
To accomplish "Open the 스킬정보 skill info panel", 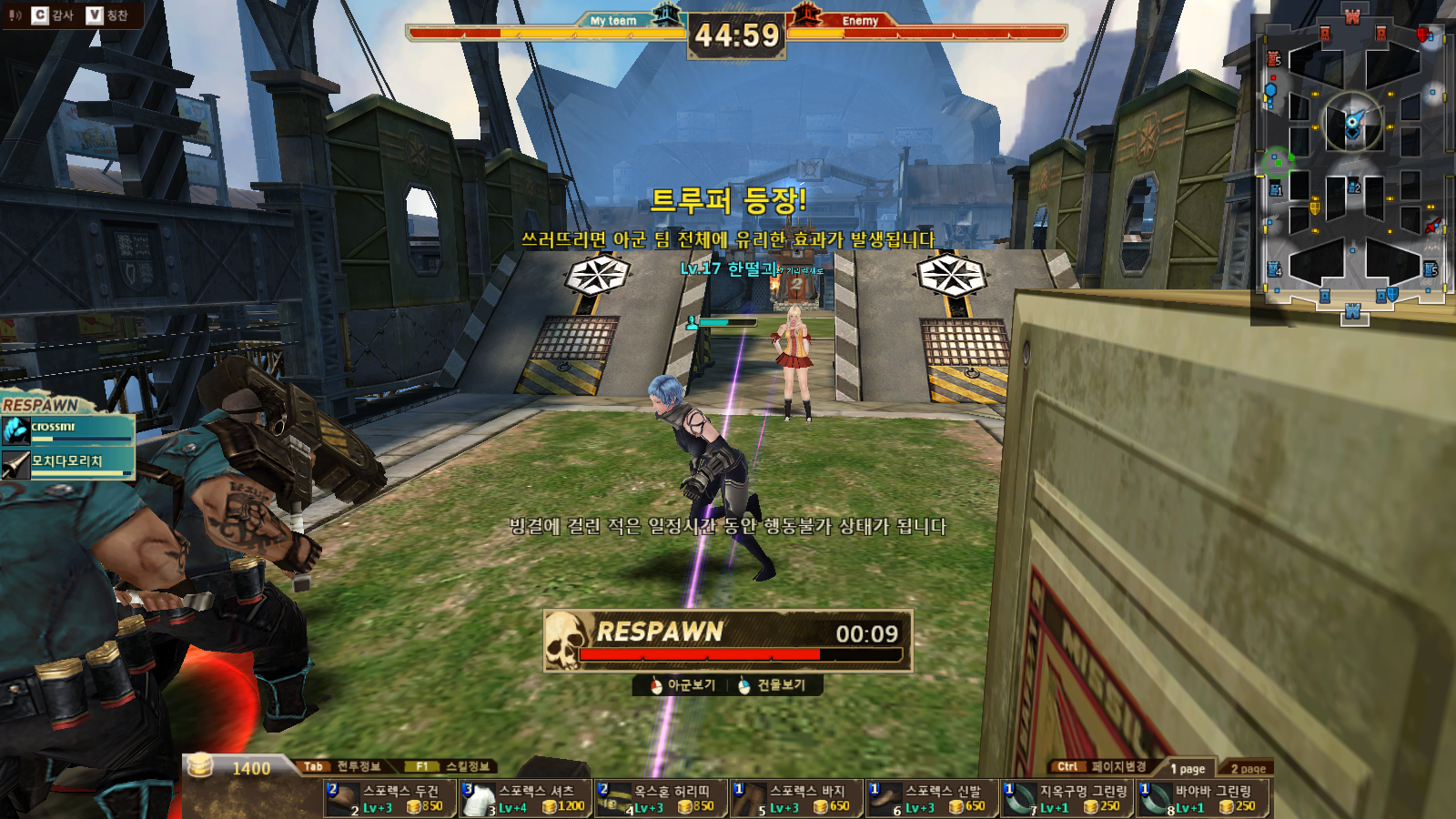I will 452,766.
